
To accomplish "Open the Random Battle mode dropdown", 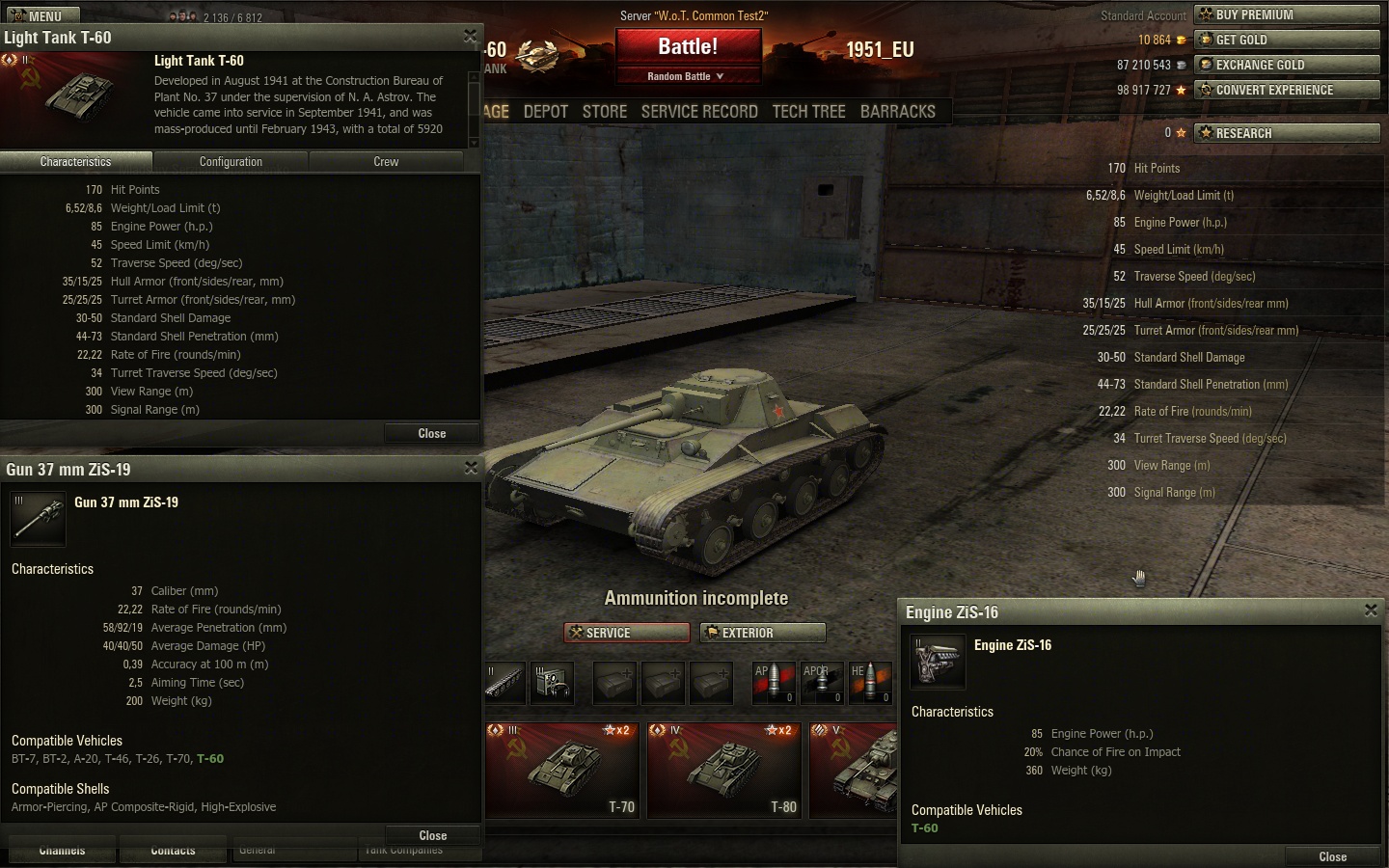I will click(687, 76).
